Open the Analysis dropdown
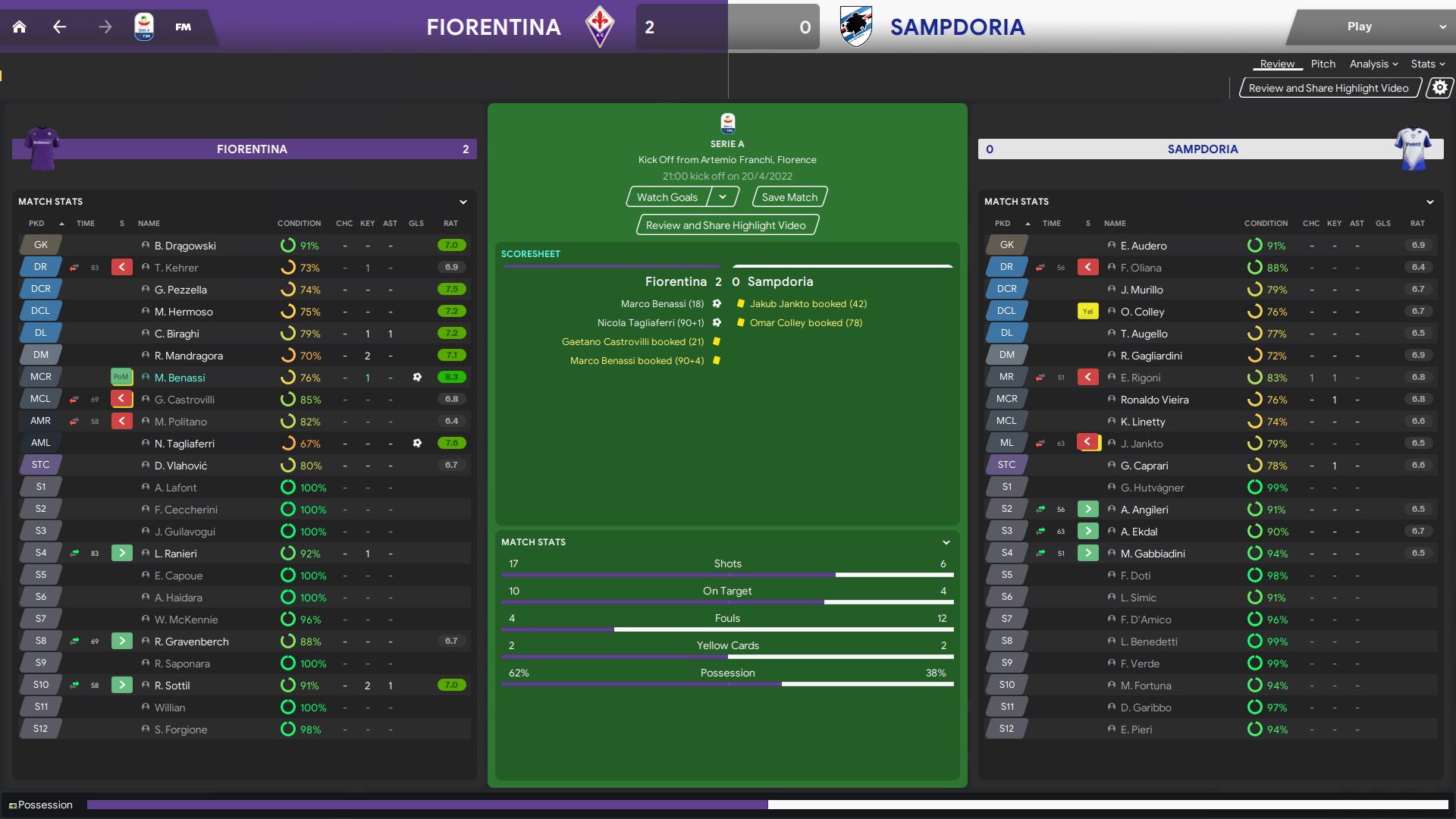Image resolution: width=1456 pixels, height=819 pixels. 1373,64
